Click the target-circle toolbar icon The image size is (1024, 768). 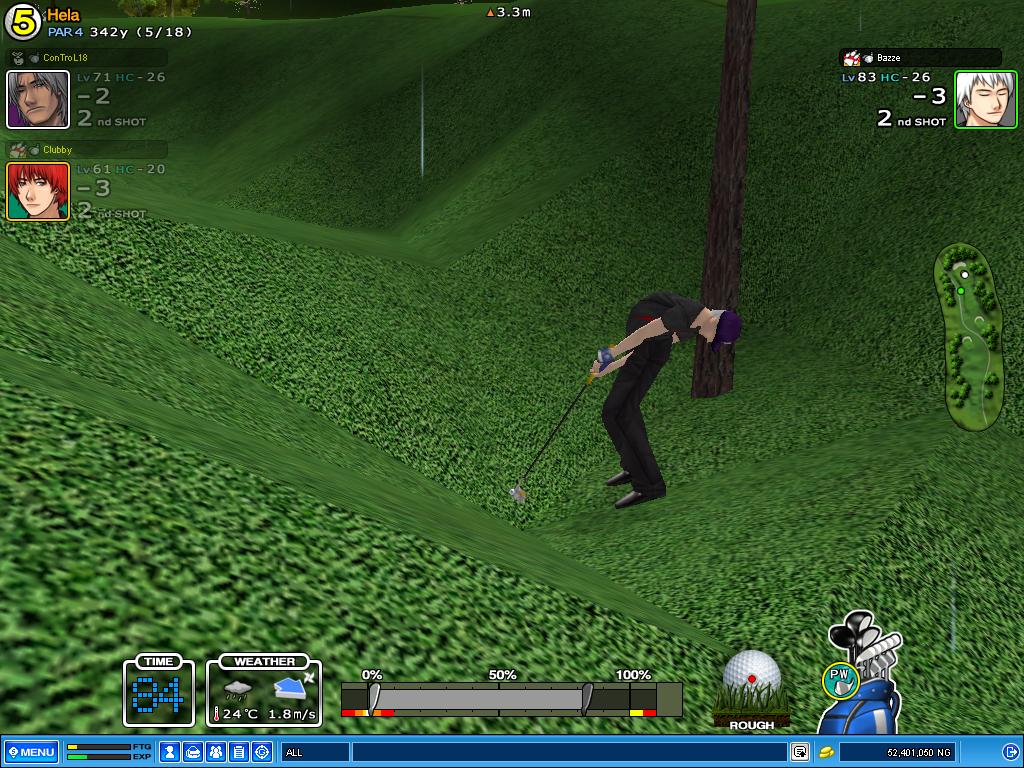263,752
